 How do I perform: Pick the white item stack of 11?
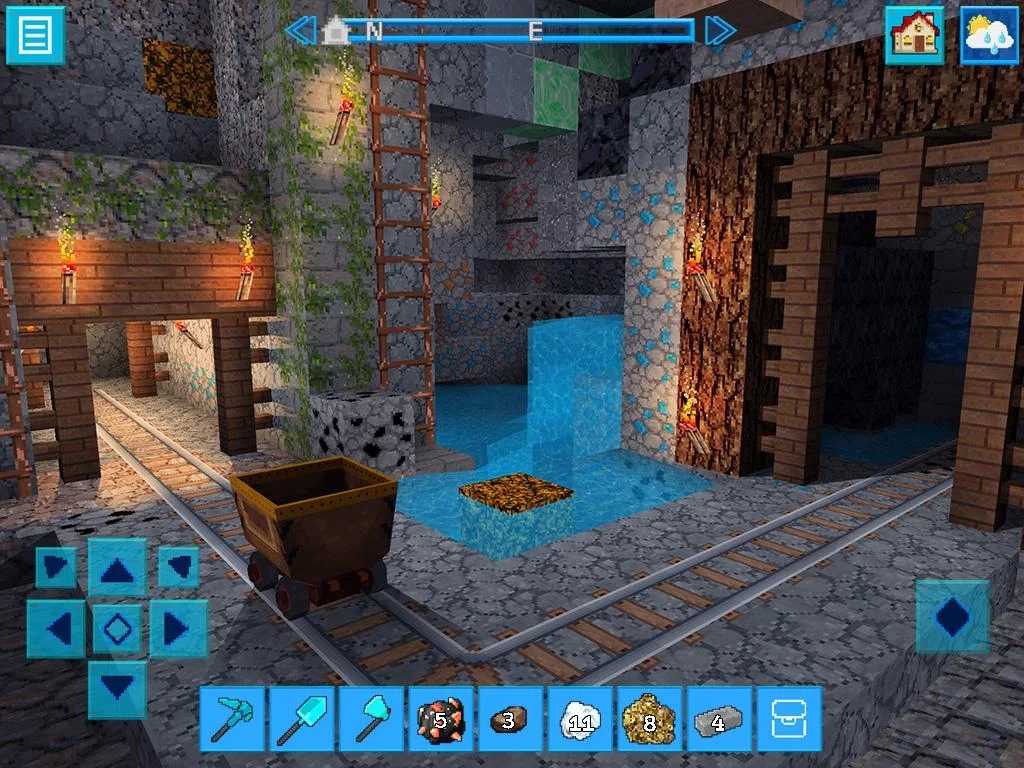tap(580, 718)
